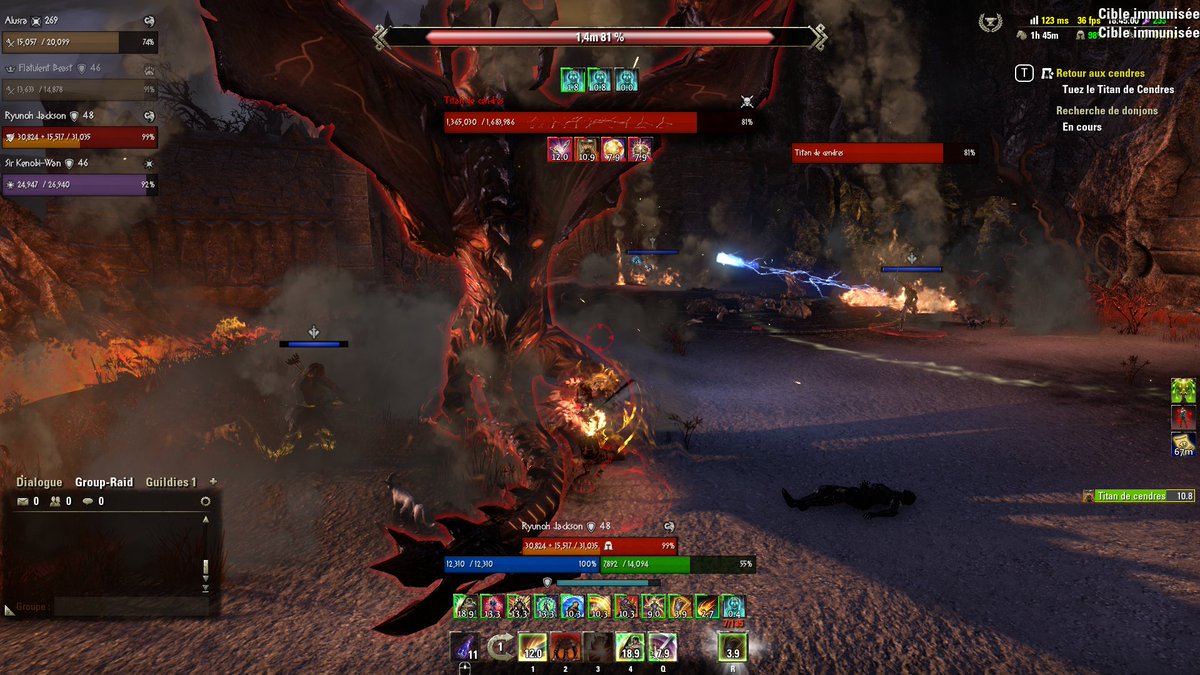The image size is (1200, 675).
Task: Cast the ability in slot 2
Action: pos(565,647)
